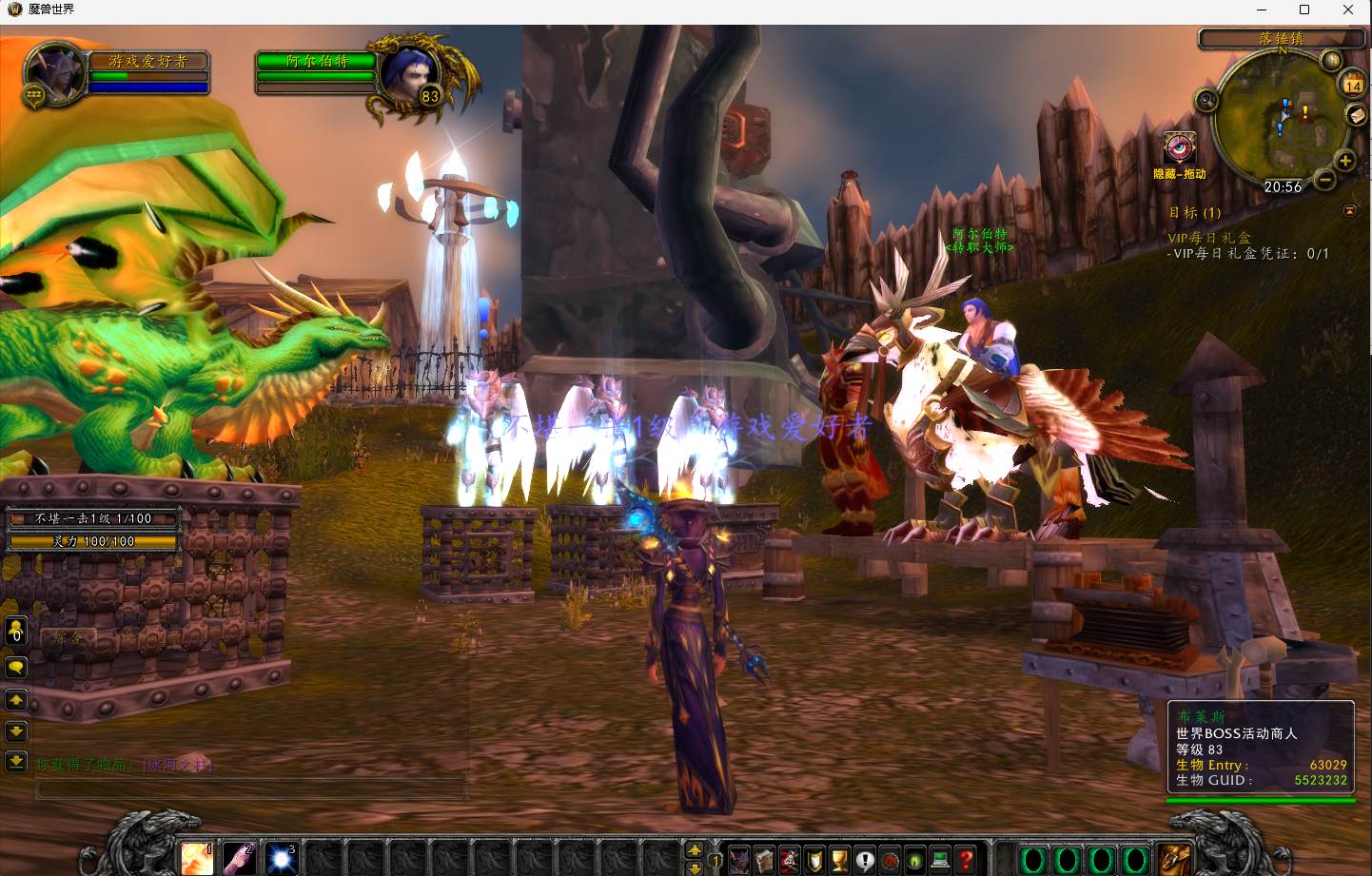Select the VIP每日礼盒 quest in tracker

[x=1209, y=238]
